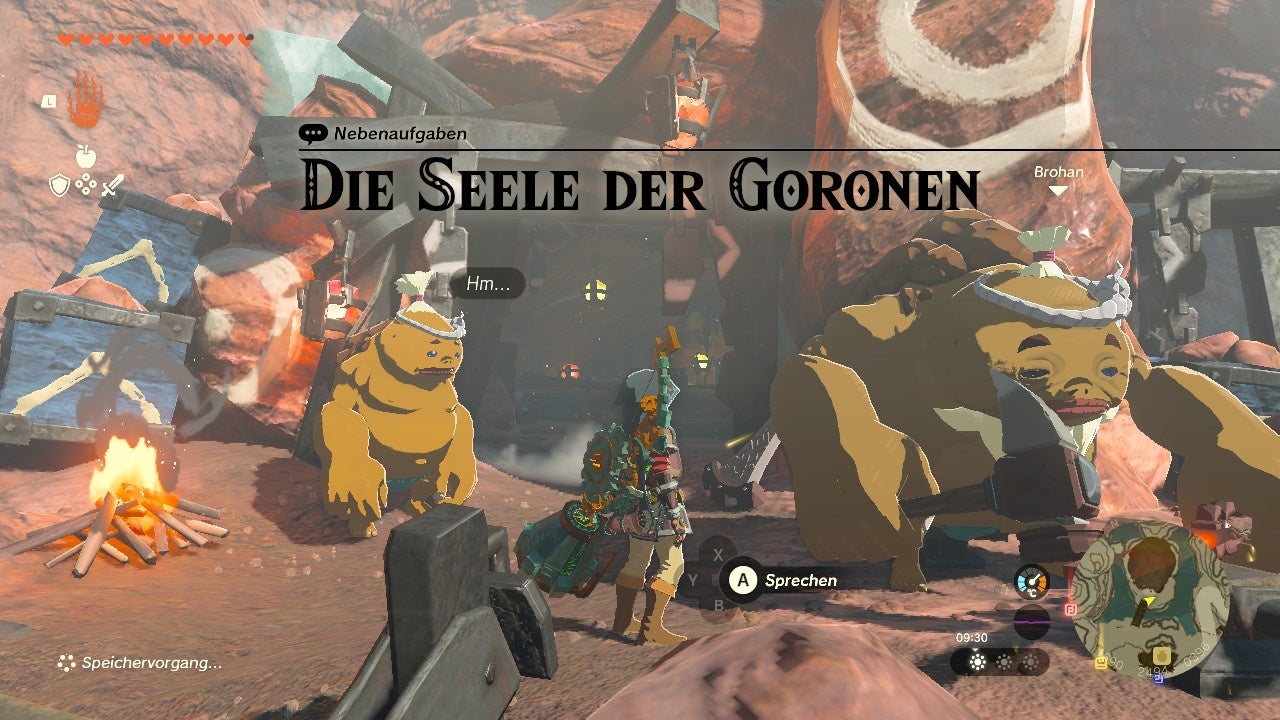
Task: Toggle the L button prompt
Action: pyautogui.click(x=49, y=102)
